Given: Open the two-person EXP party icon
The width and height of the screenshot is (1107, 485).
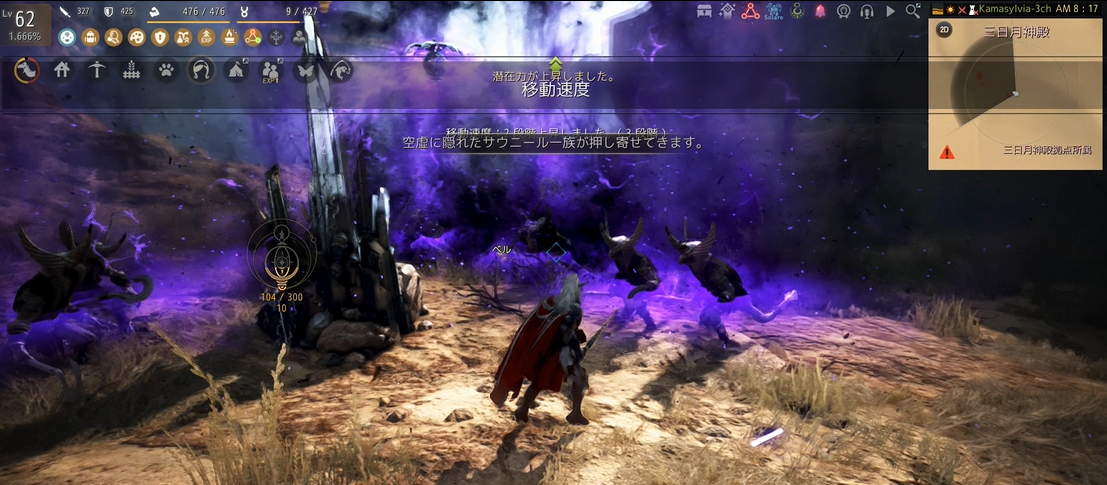Looking at the screenshot, I should click(271, 70).
